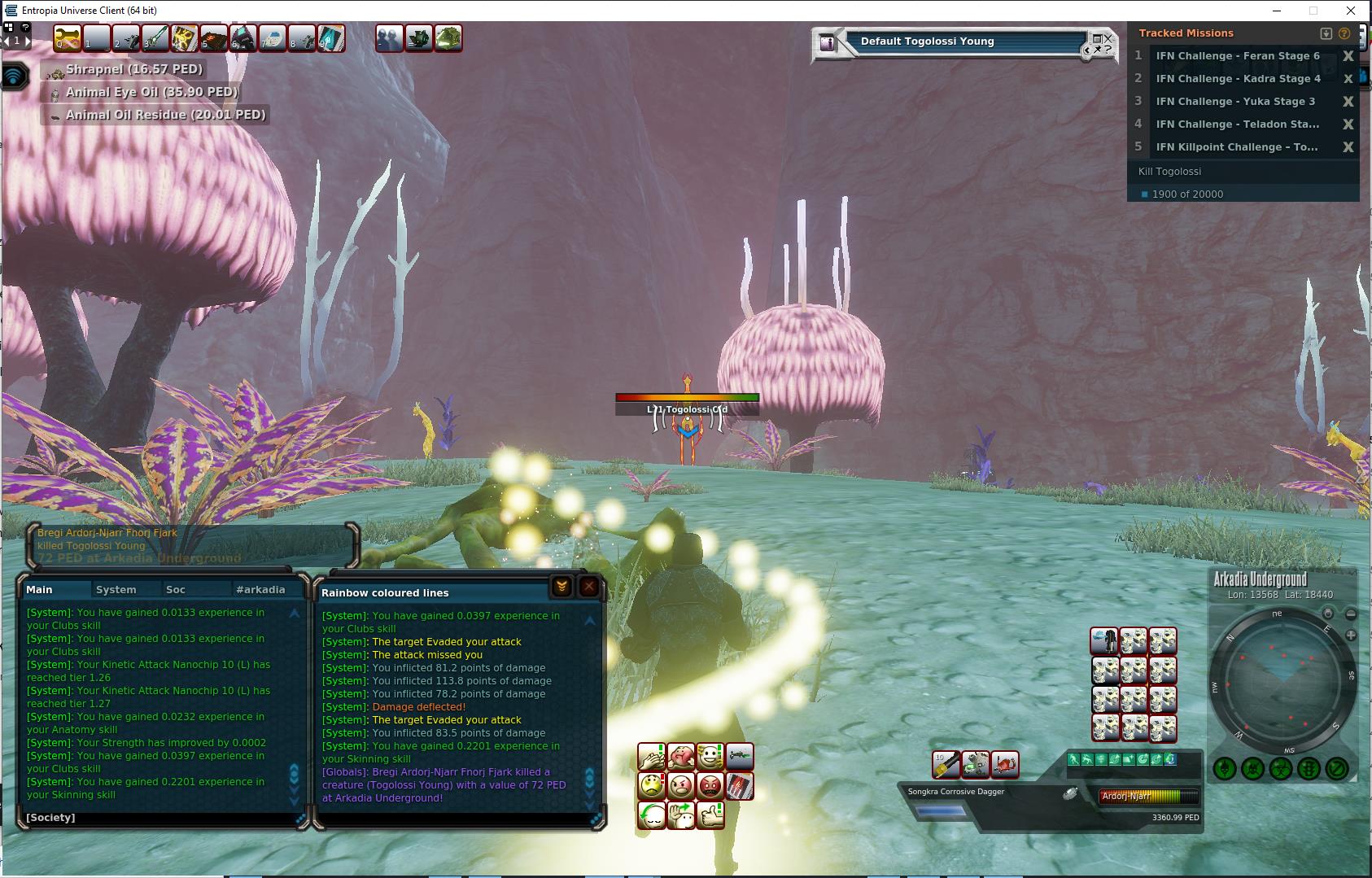Viewport: 1372px width, 878px height.
Task: Activate the green sword in hotbar slot 3
Action: (x=155, y=38)
